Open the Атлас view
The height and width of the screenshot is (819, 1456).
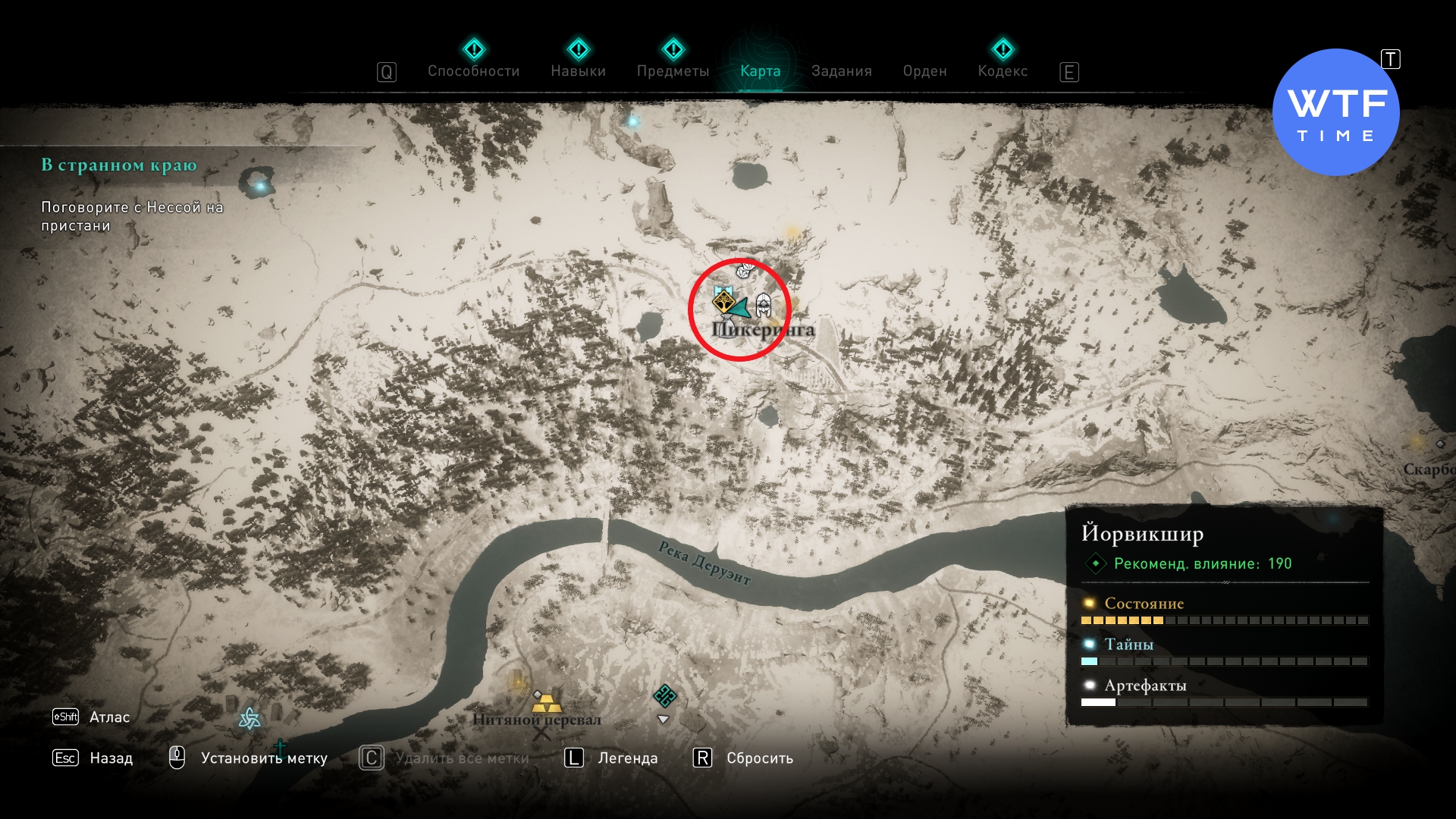(109, 717)
